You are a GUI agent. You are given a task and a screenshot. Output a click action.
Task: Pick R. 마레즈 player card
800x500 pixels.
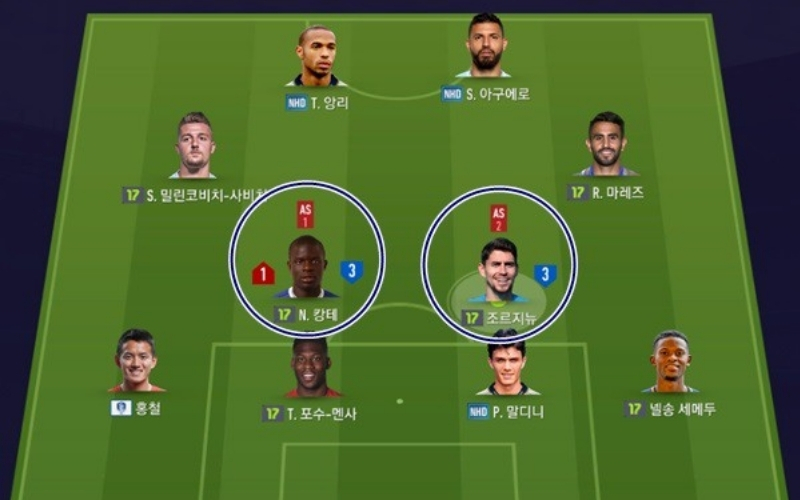click(605, 145)
